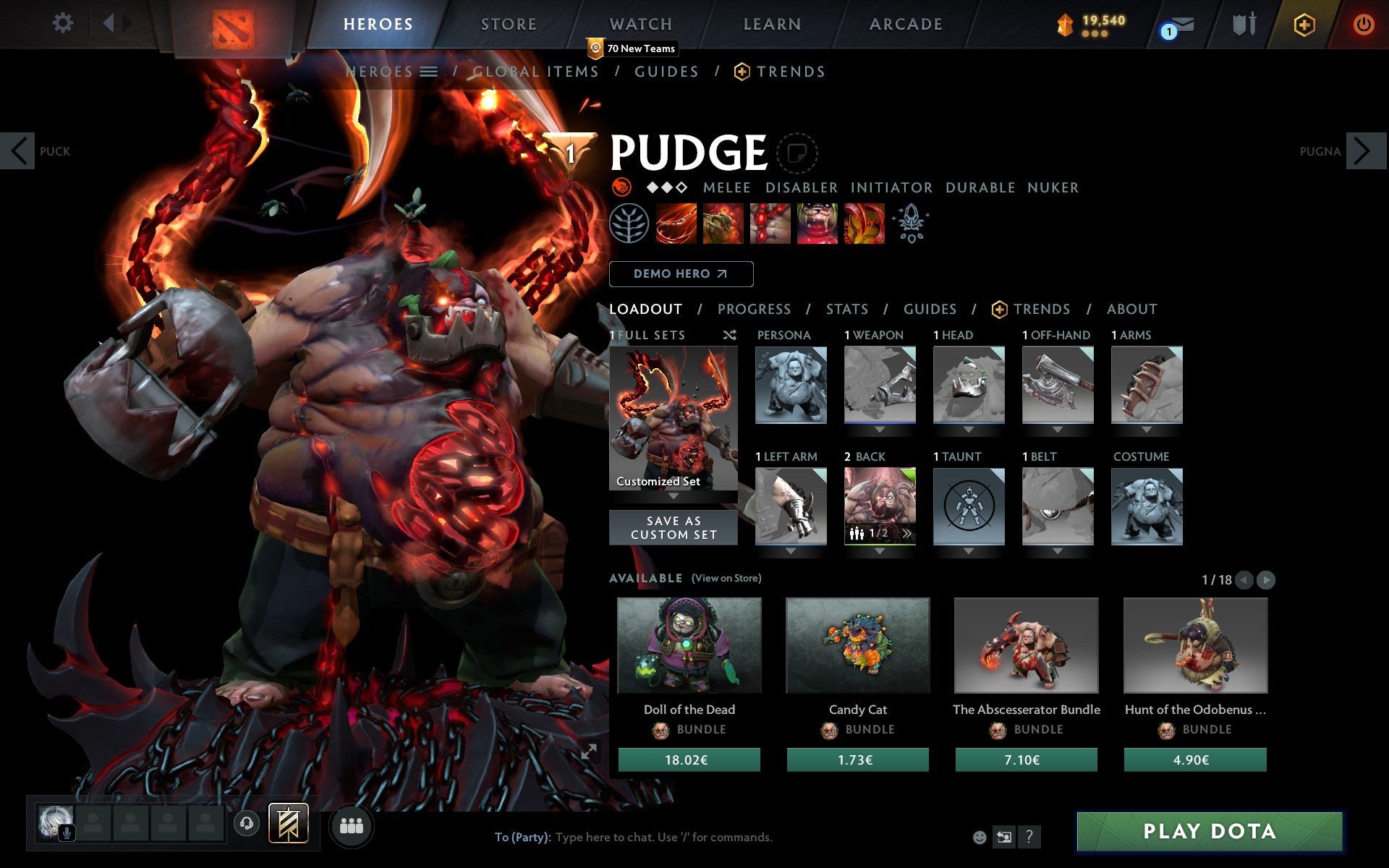Image resolution: width=1389 pixels, height=868 pixels.
Task: Open the armory shield-and-sword icon
Action: 1241,24
